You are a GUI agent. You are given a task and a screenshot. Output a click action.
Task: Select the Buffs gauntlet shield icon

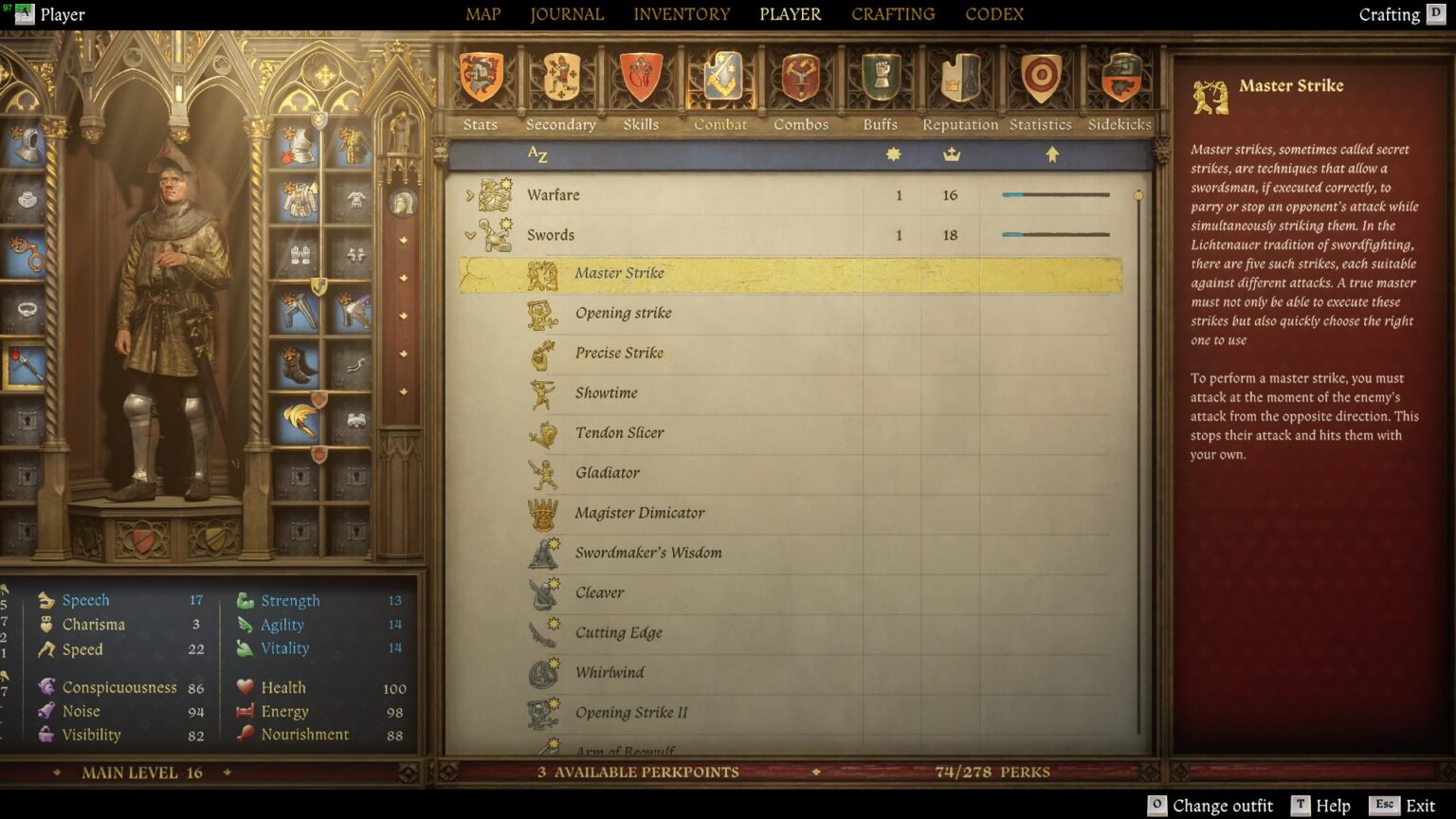(x=880, y=76)
